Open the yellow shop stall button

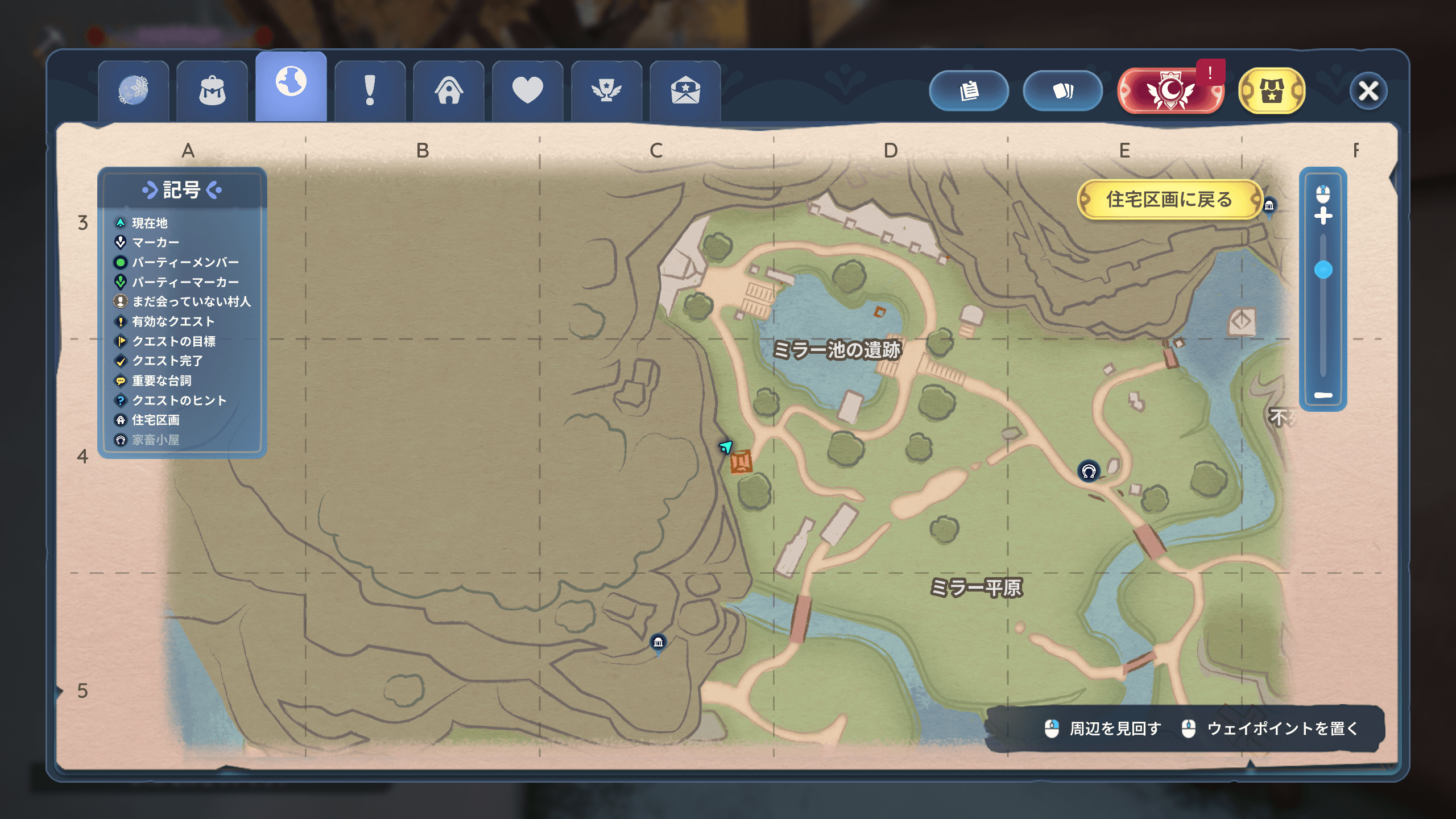click(1272, 90)
